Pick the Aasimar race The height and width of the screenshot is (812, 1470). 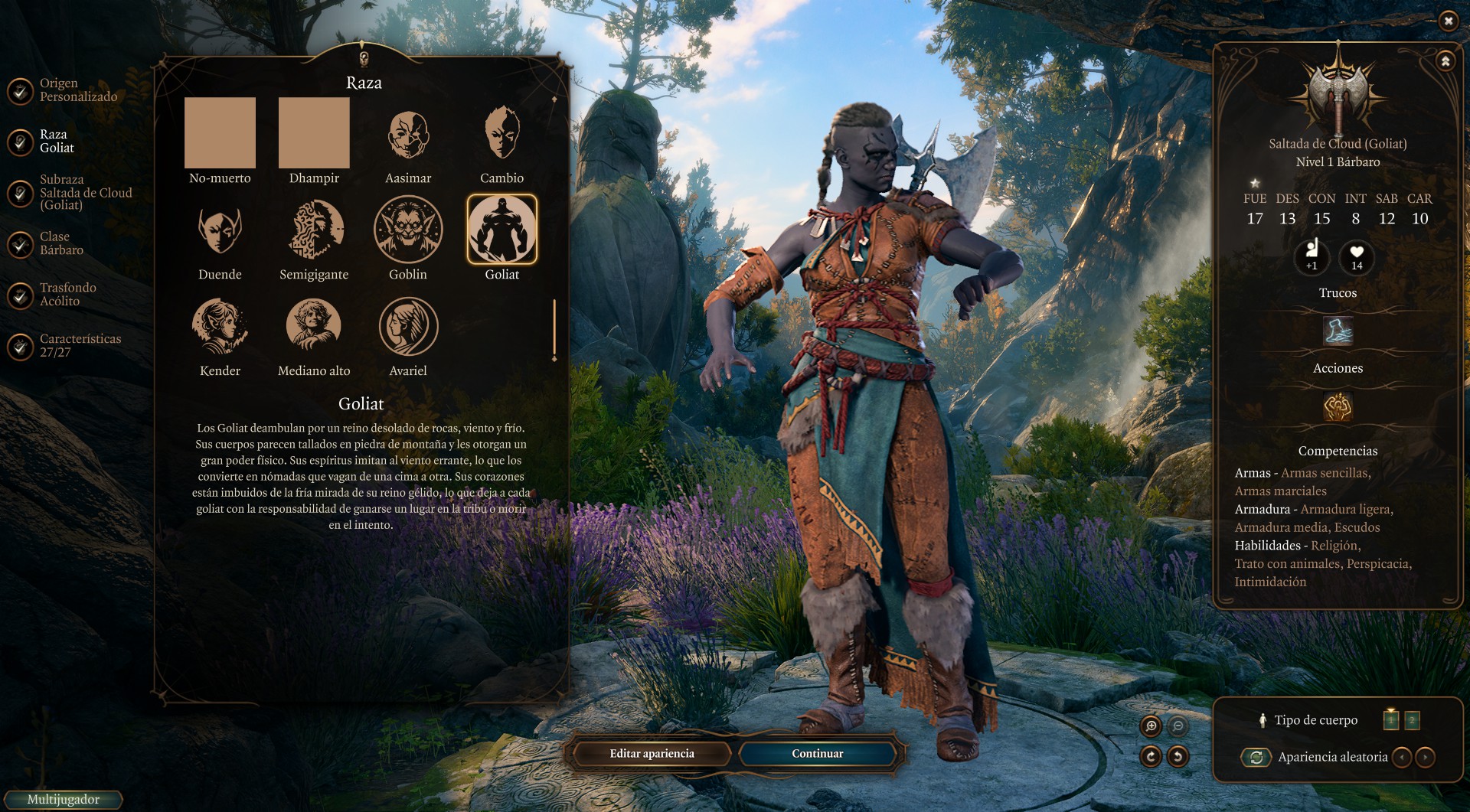(x=408, y=135)
